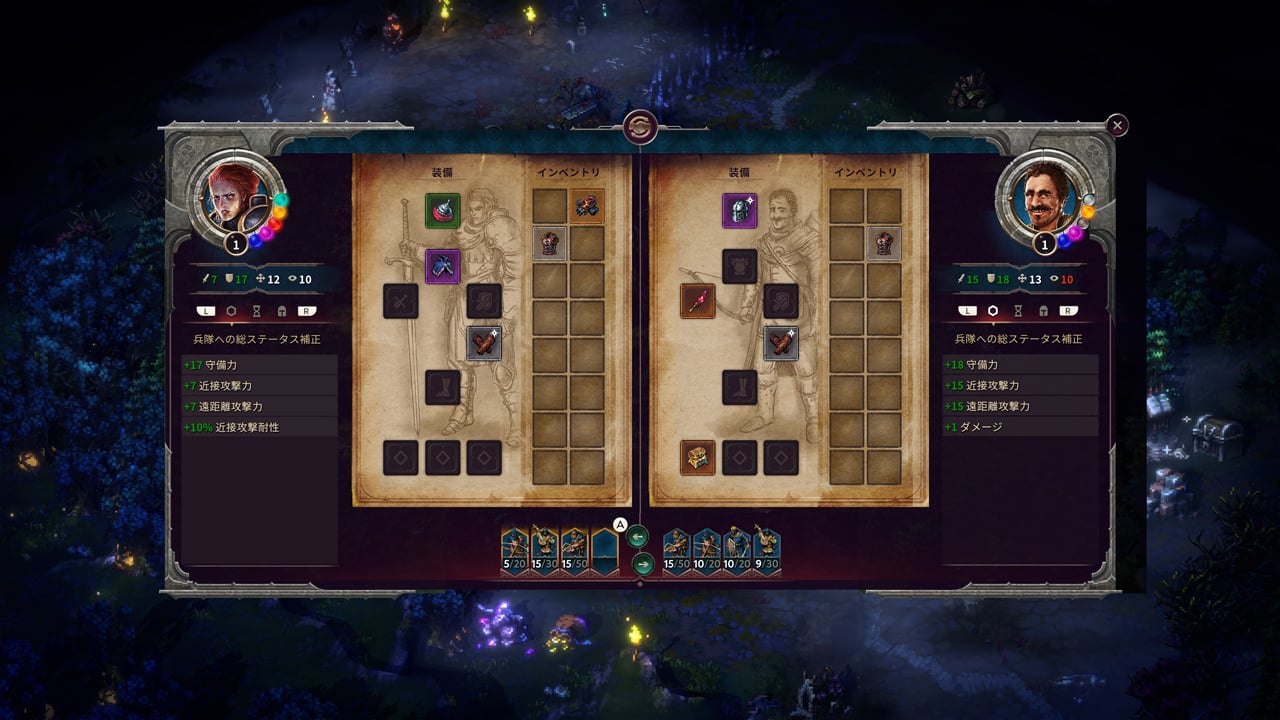Pick the right hero's equipped leather gloves
The width and height of the screenshot is (1280, 720).
(781, 343)
